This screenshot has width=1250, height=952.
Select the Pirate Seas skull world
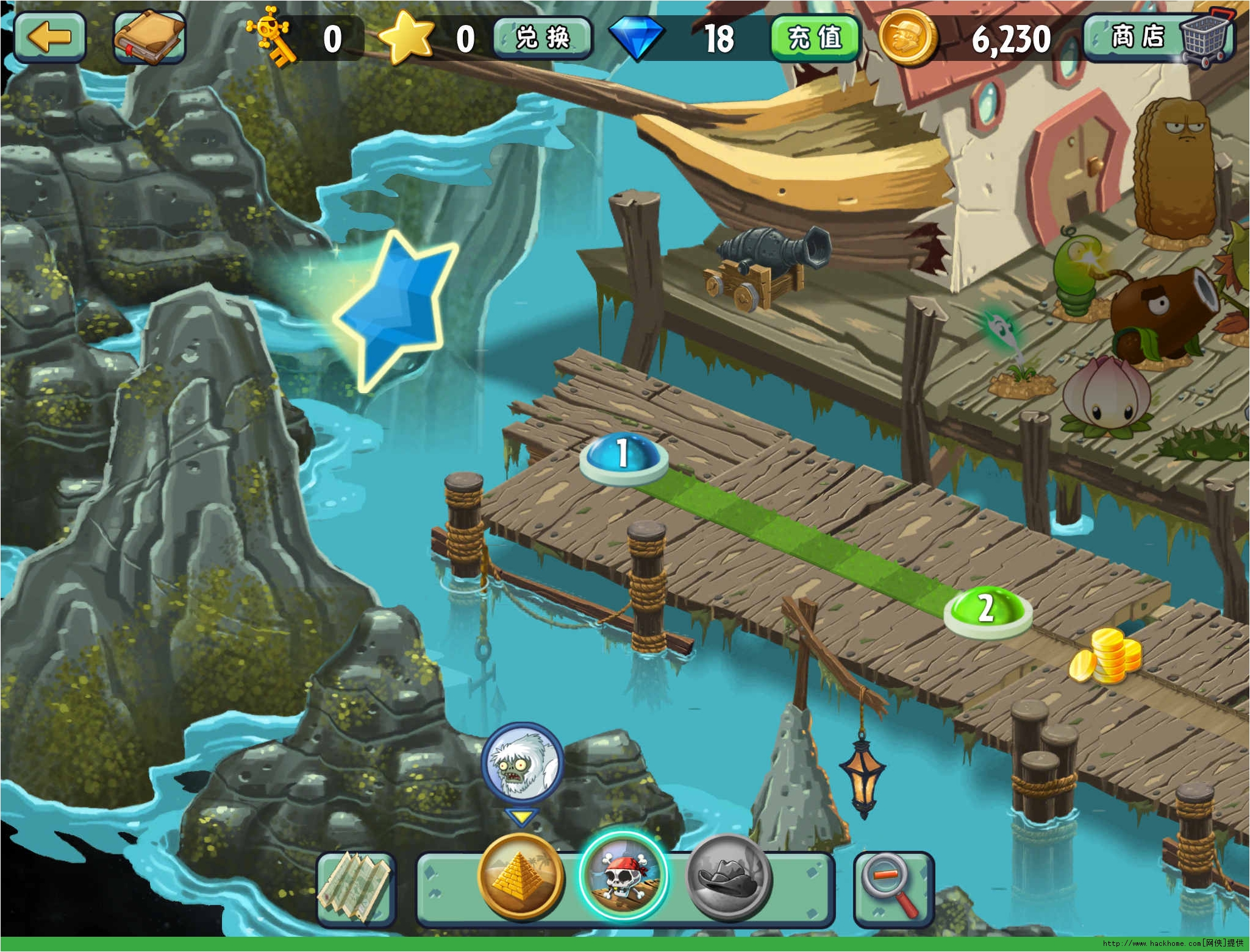tap(623, 876)
